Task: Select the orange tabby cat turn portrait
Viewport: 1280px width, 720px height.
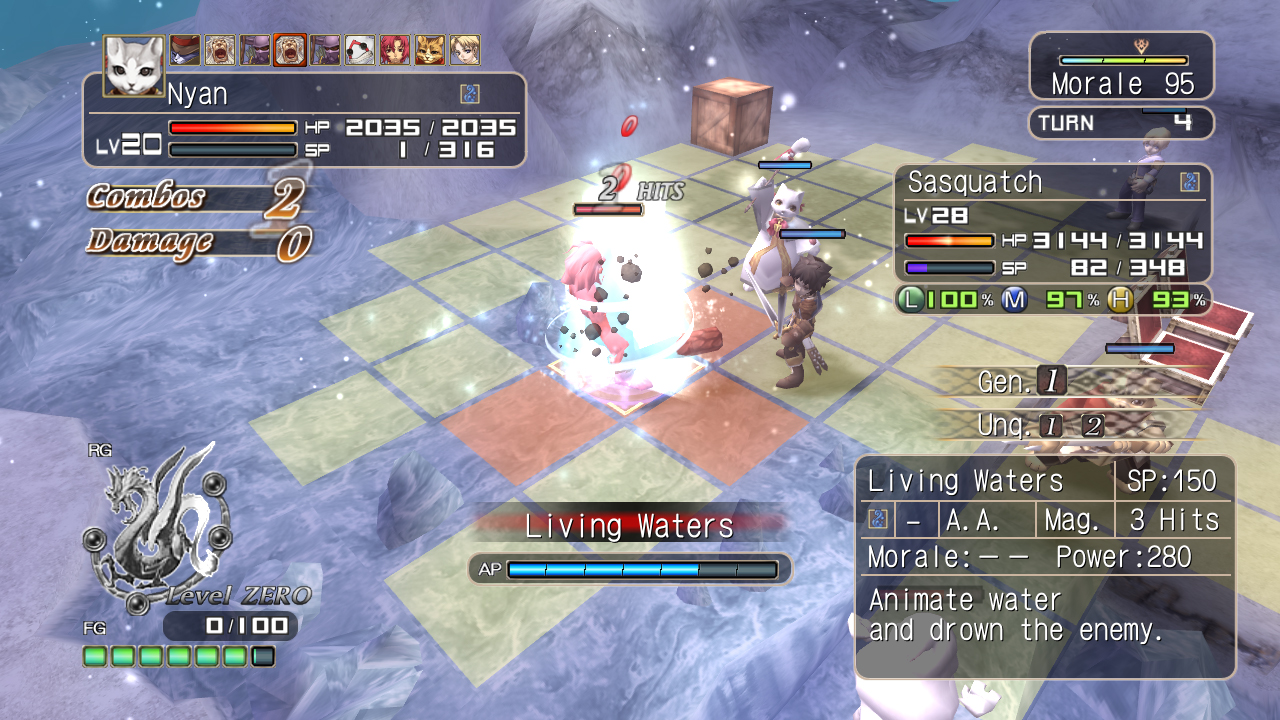Action: coord(430,49)
